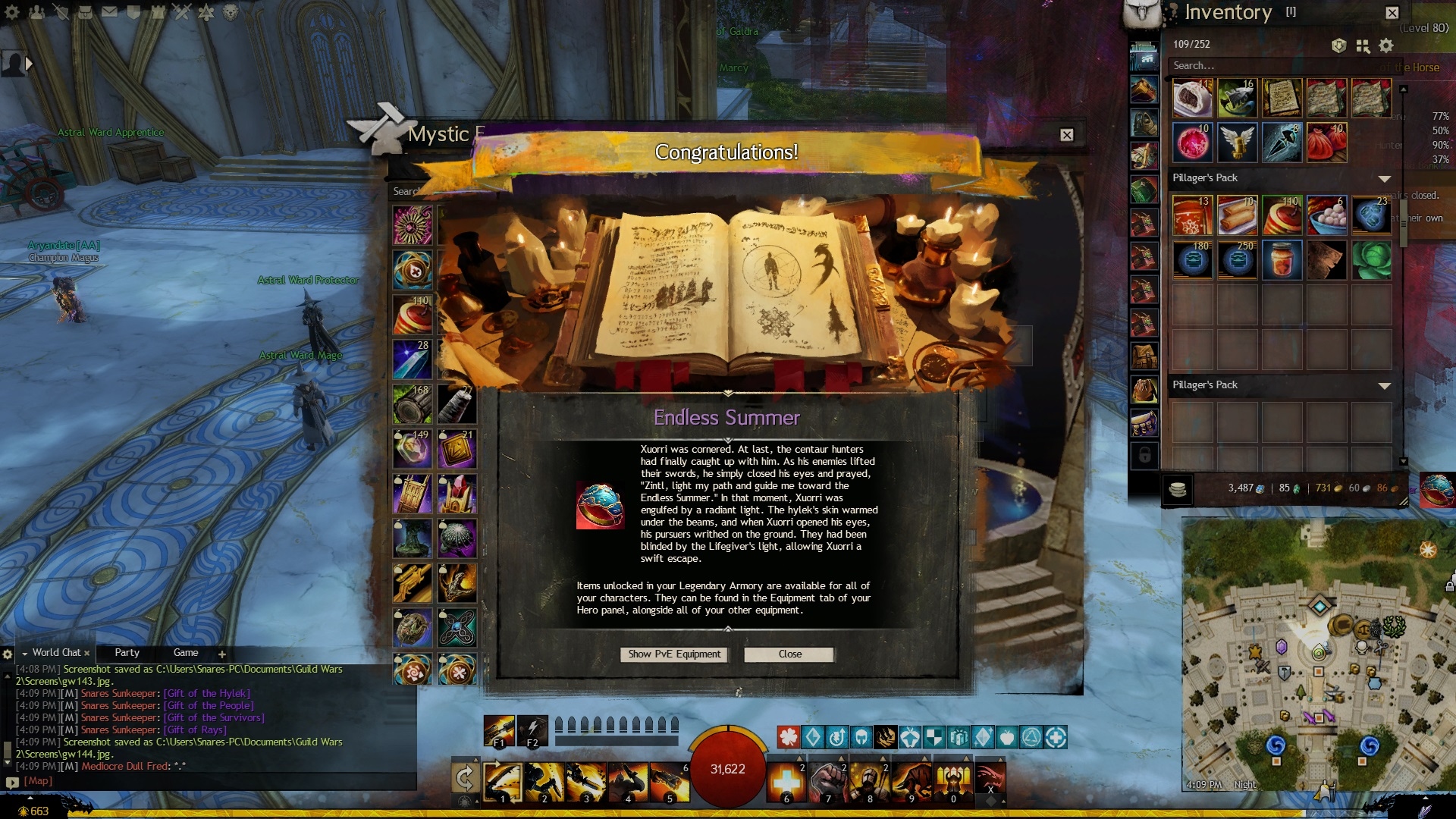Open the inventory gear options menu
Screen dimensions: 1456x819
[1386, 46]
